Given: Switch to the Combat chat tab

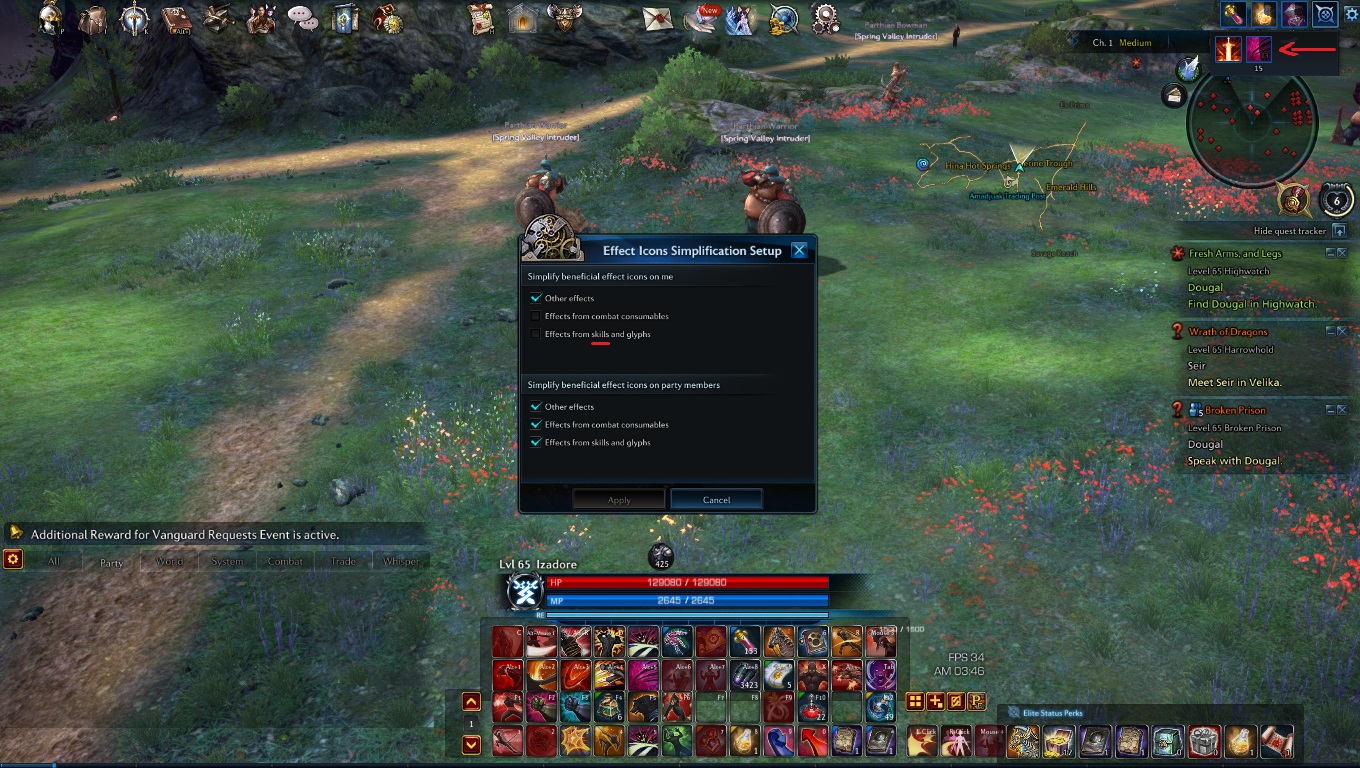Looking at the screenshot, I should pos(285,561).
